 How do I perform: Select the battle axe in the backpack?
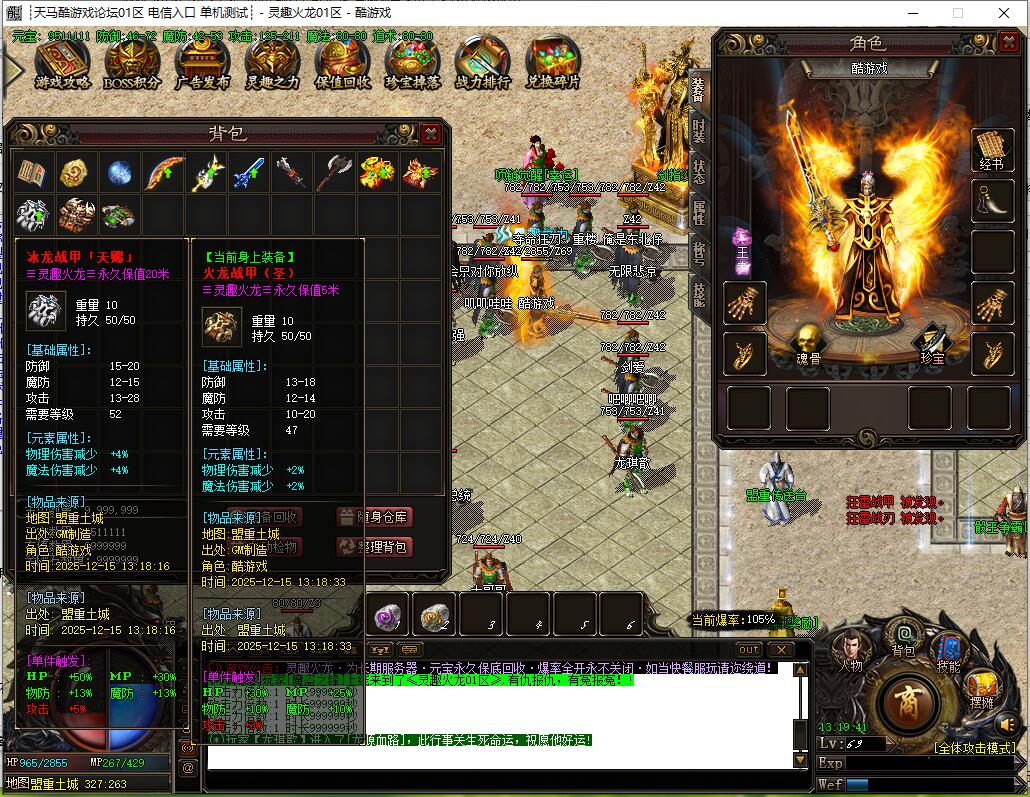333,173
